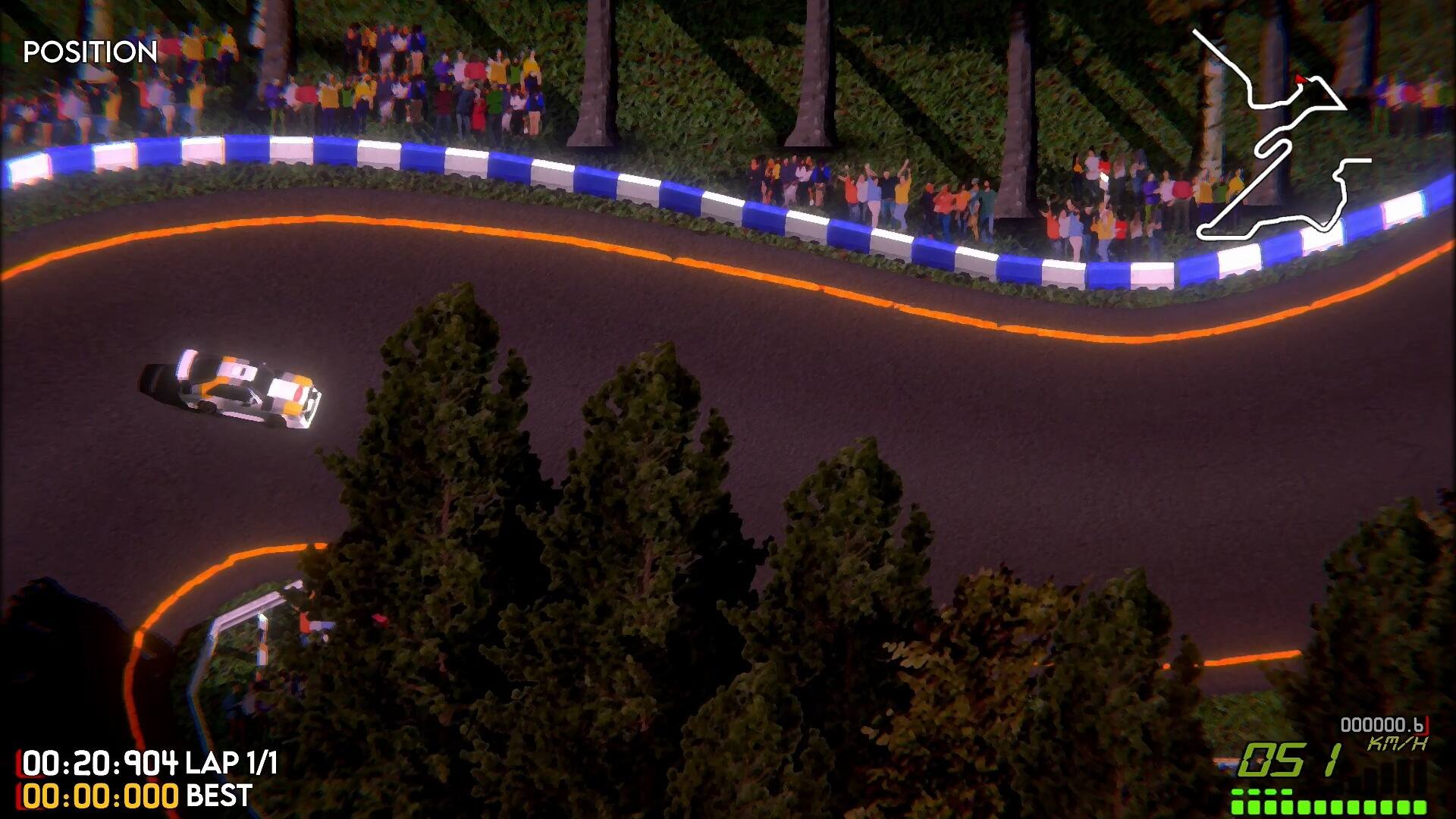Select the red finish flag on the minimap

pyautogui.click(x=1301, y=78)
